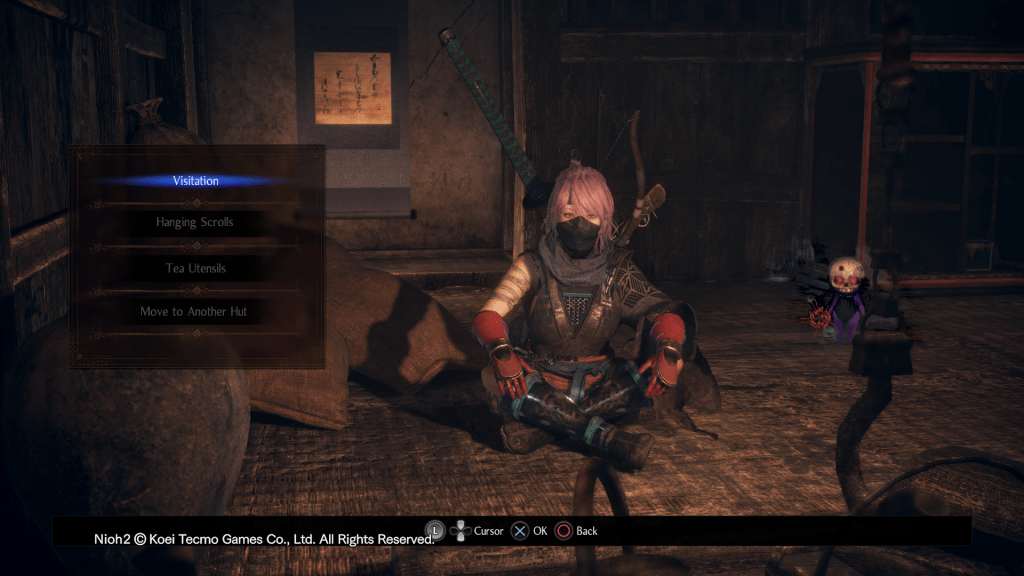Viewport: 1024px width, 576px height.
Task: Select the Visitation menu entry
Action: [x=195, y=181]
